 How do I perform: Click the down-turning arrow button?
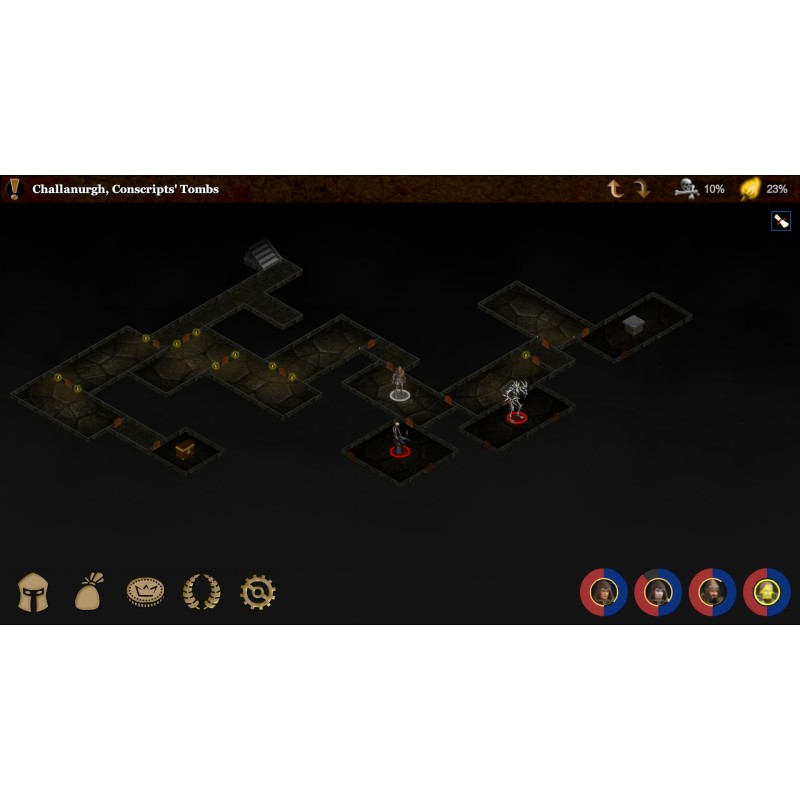641,189
